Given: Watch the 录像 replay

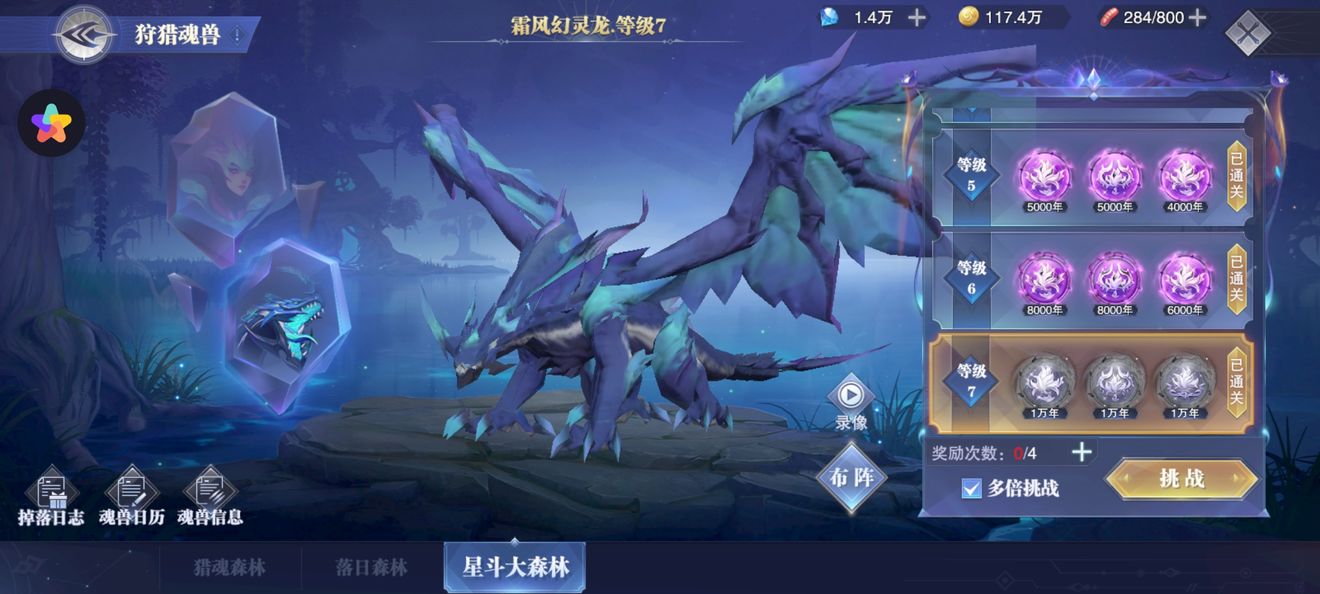Looking at the screenshot, I should coord(851,401).
